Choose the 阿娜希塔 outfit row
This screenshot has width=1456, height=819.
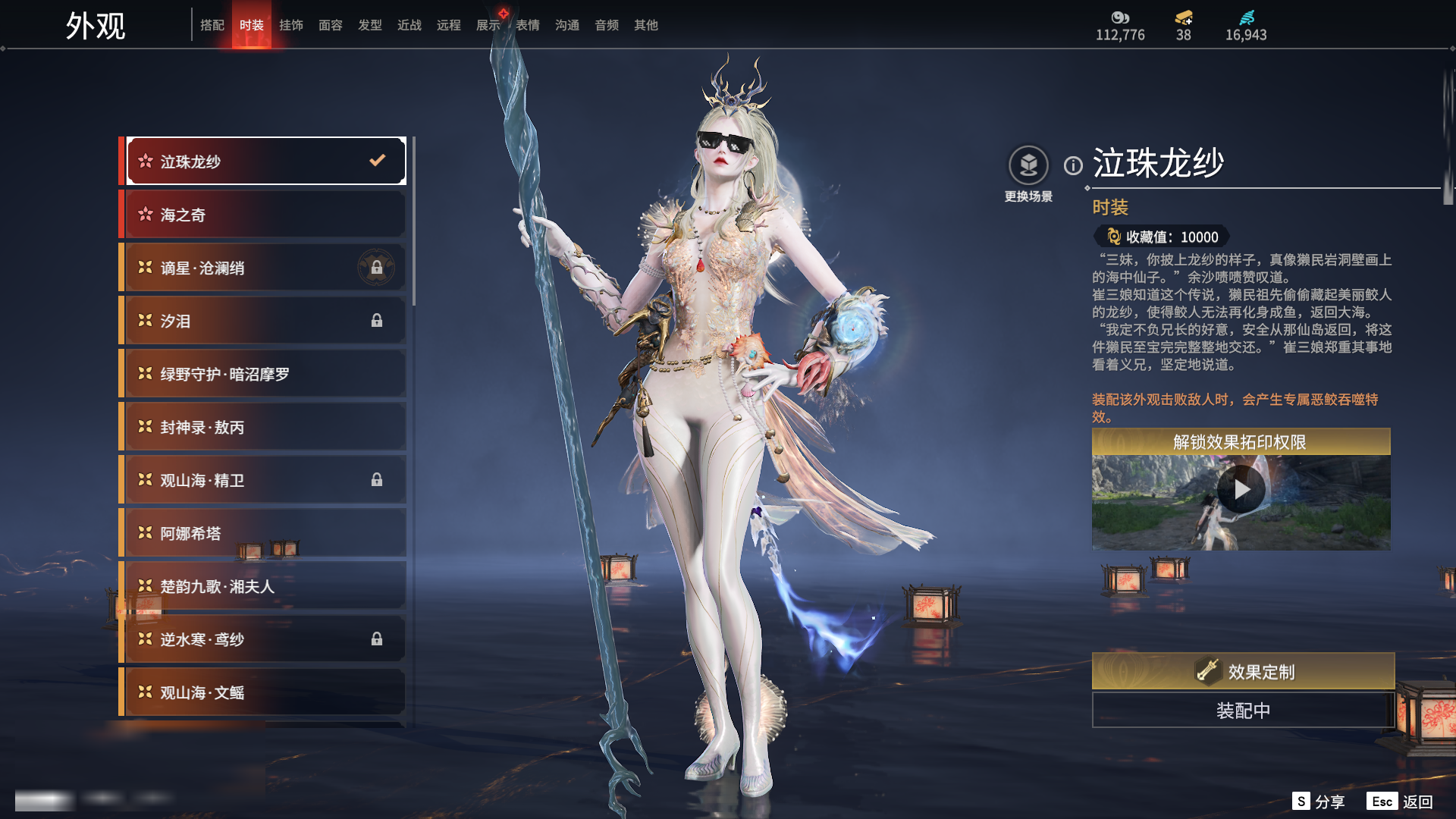pyautogui.click(x=264, y=533)
